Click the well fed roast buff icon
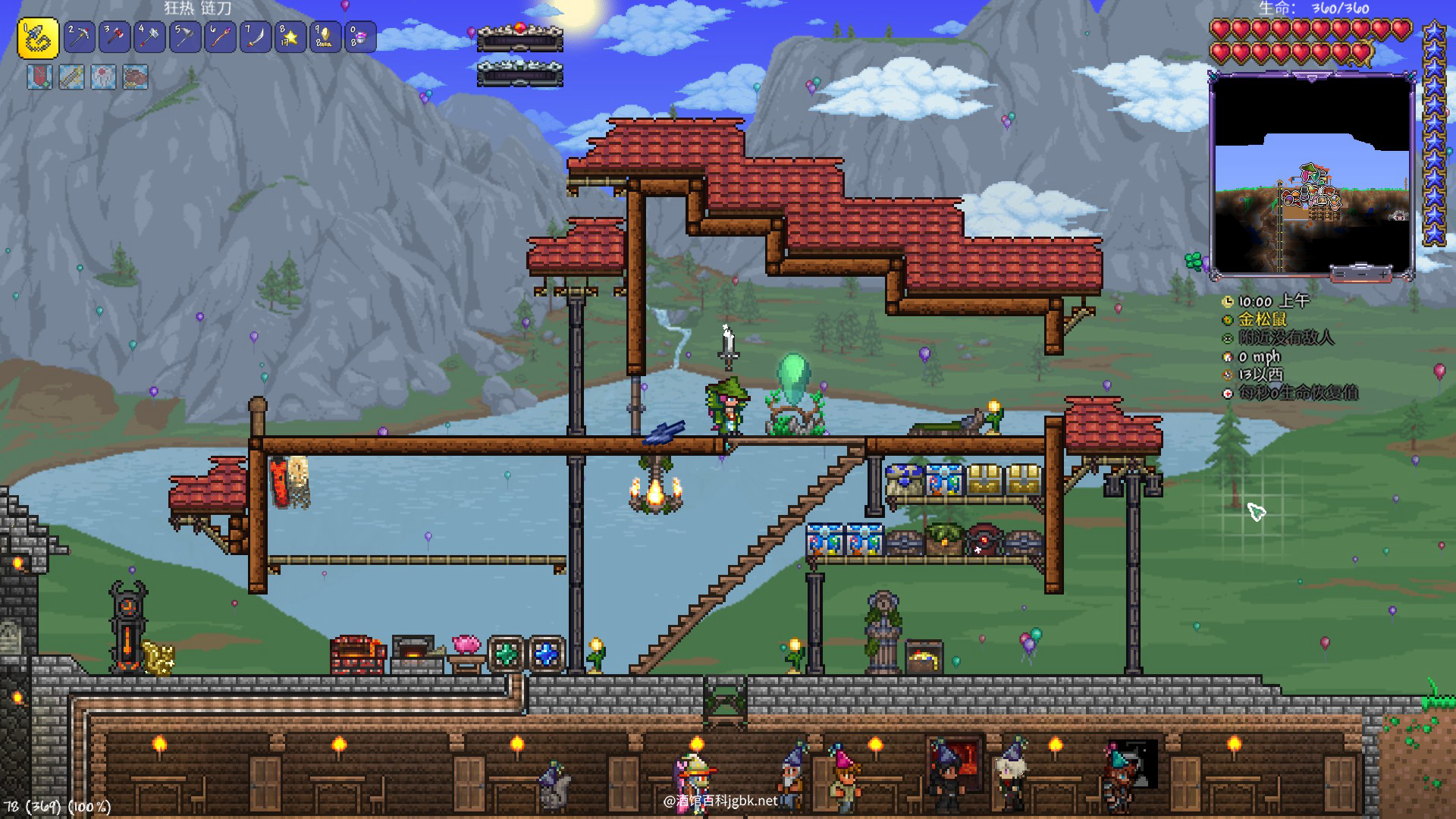The width and height of the screenshot is (1456, 819). [x=136, y=77]
